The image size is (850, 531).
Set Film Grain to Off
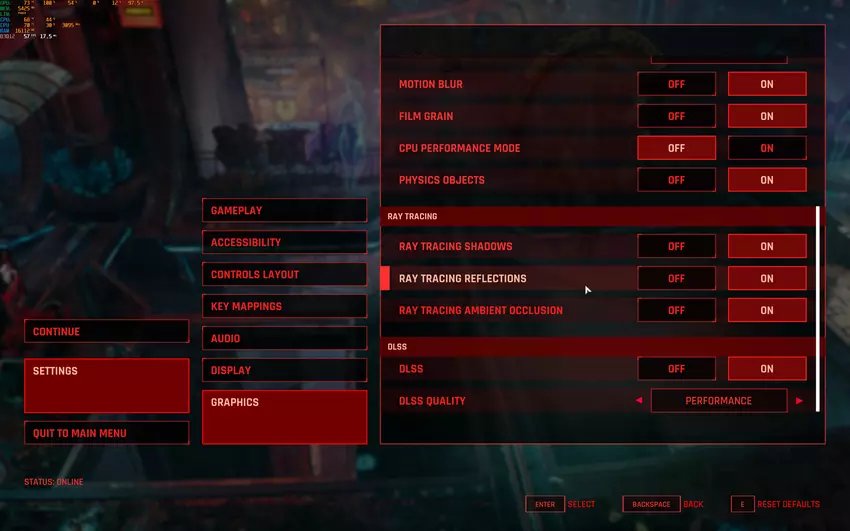(676, 116)
